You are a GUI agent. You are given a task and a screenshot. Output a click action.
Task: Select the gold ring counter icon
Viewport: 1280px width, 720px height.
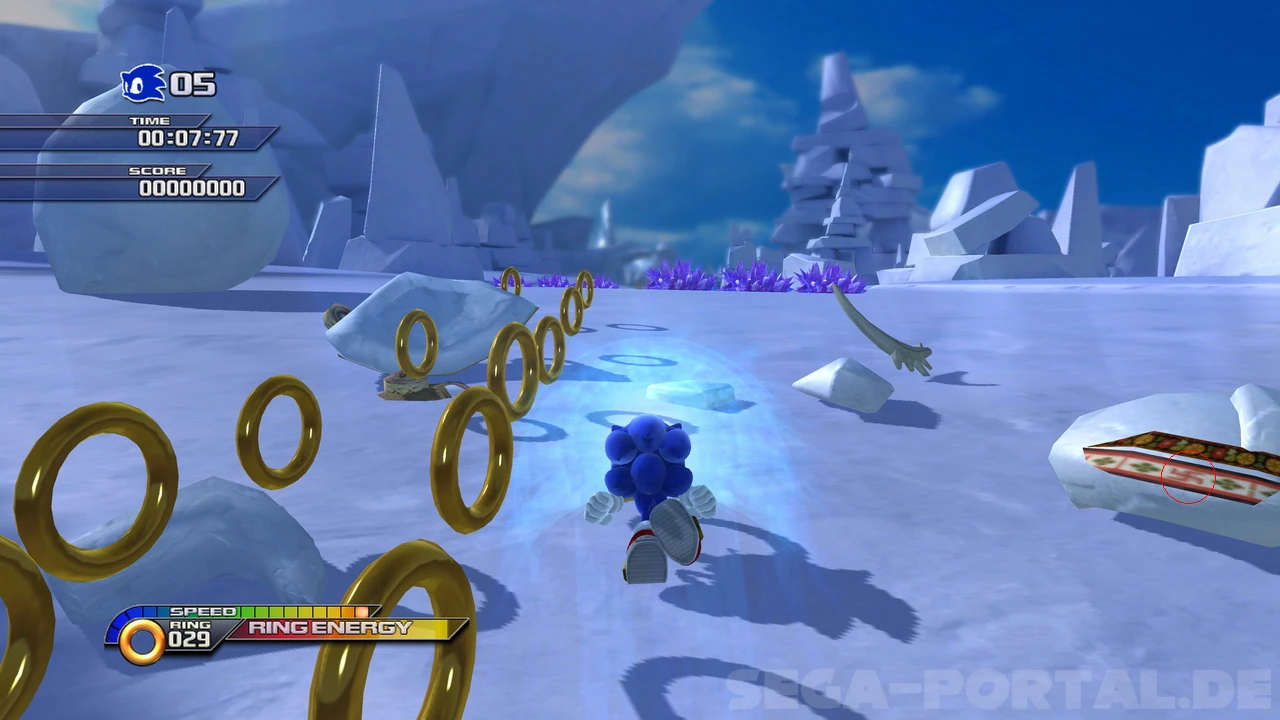pyautogui.click(x=142, y=640)
